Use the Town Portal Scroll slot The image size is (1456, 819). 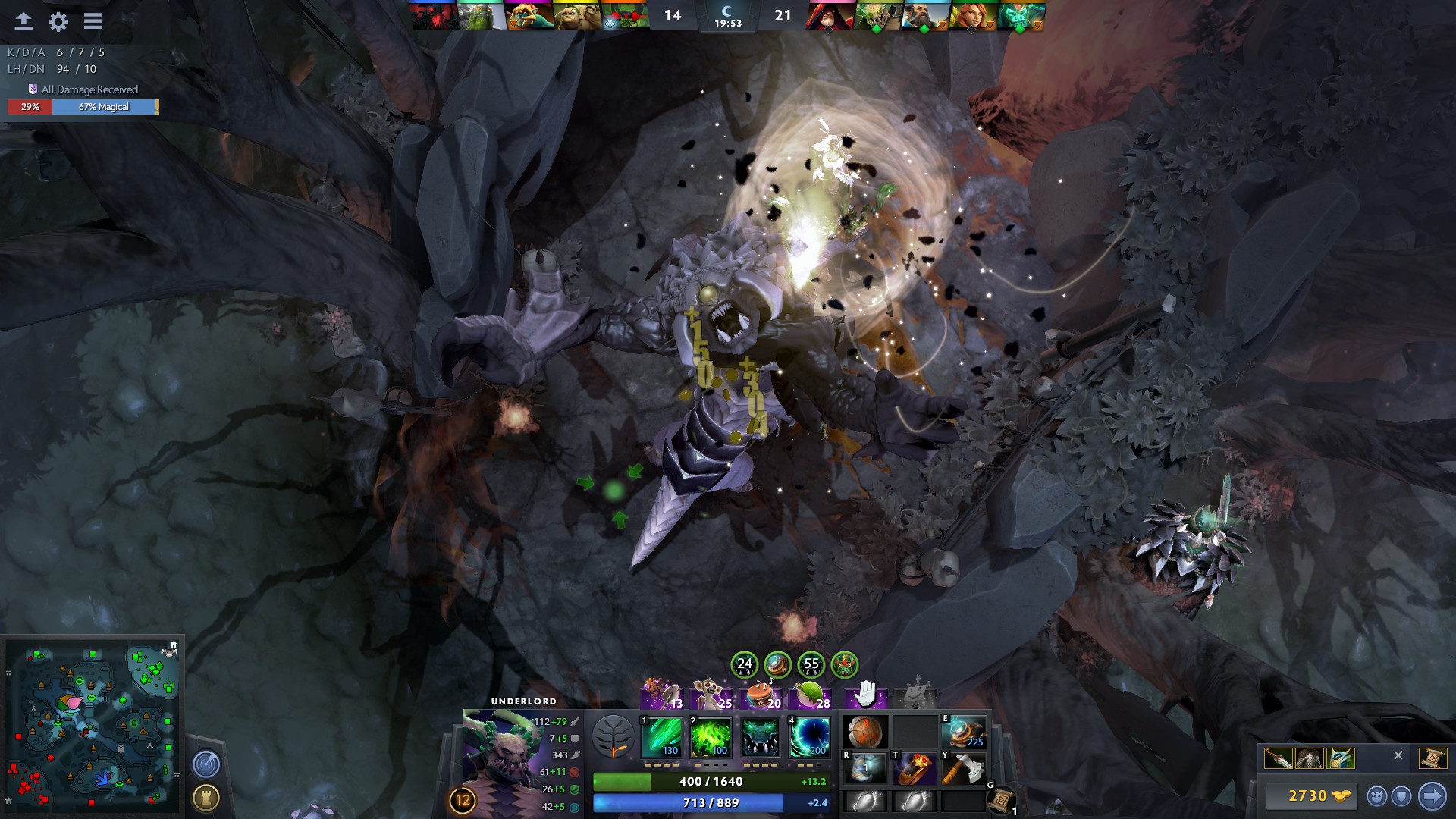point(1002,800)
